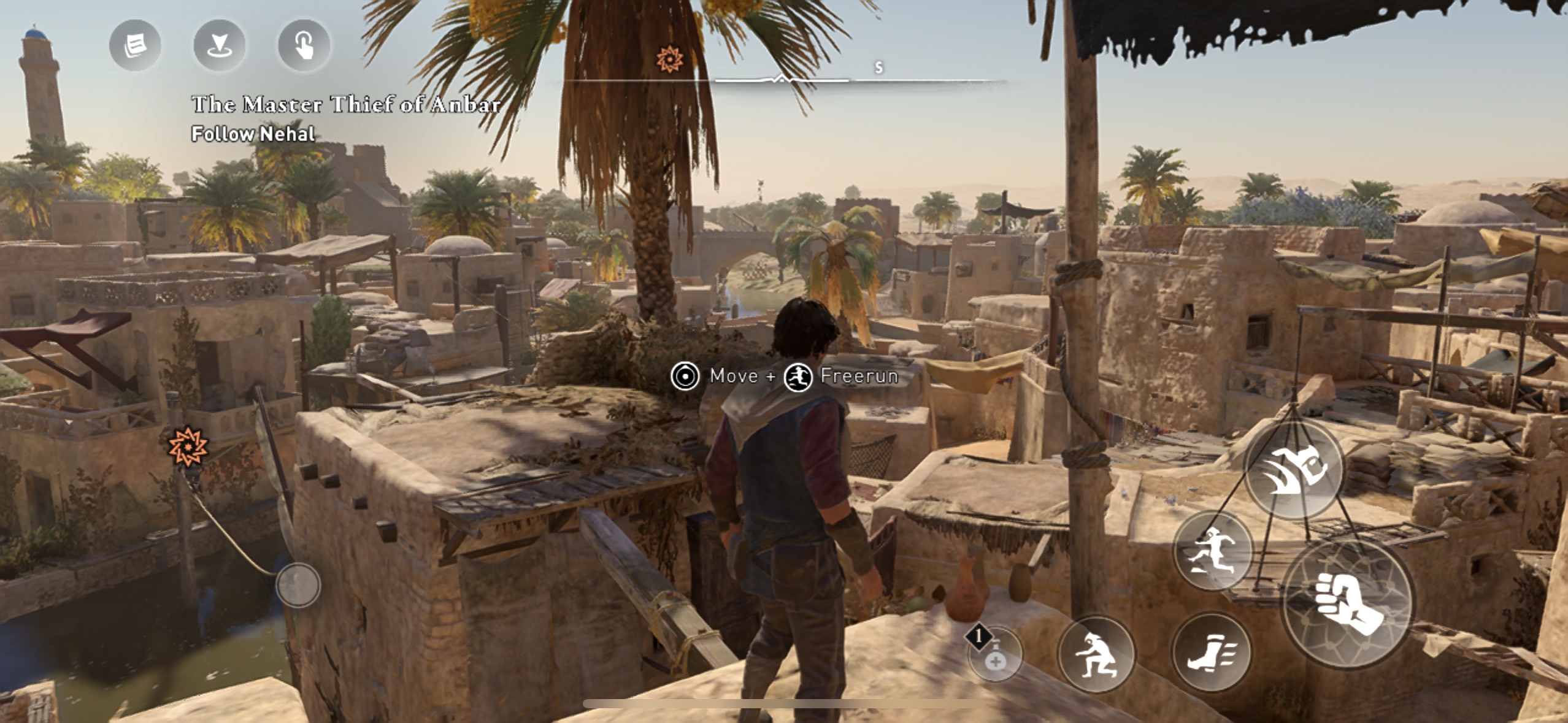Open The Master Thief of Anbar quest tracker
This screenshot has height=723, width=1568.
(x=345, y=105)
